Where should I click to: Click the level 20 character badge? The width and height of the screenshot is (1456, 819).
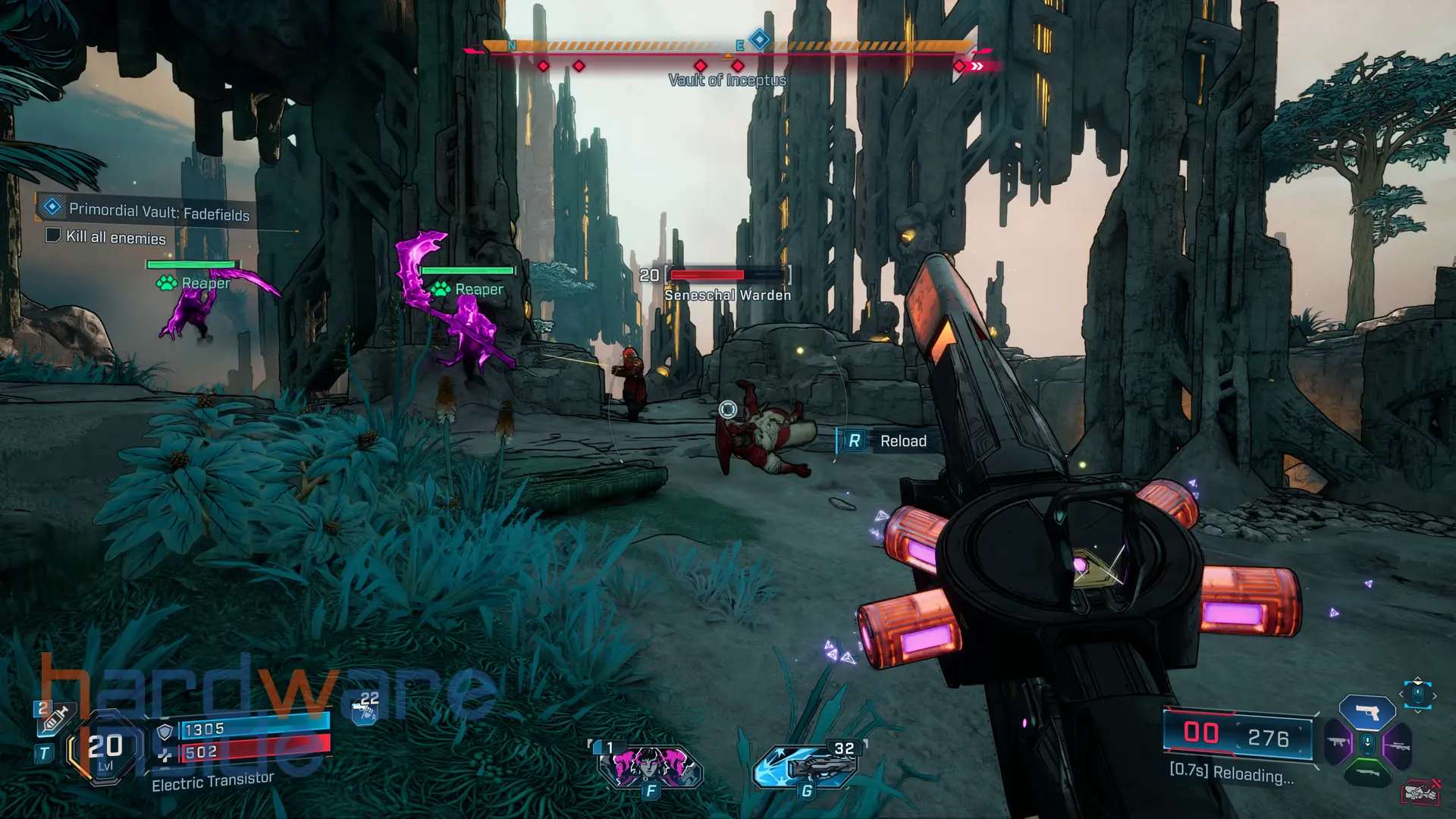click(105, 748)
